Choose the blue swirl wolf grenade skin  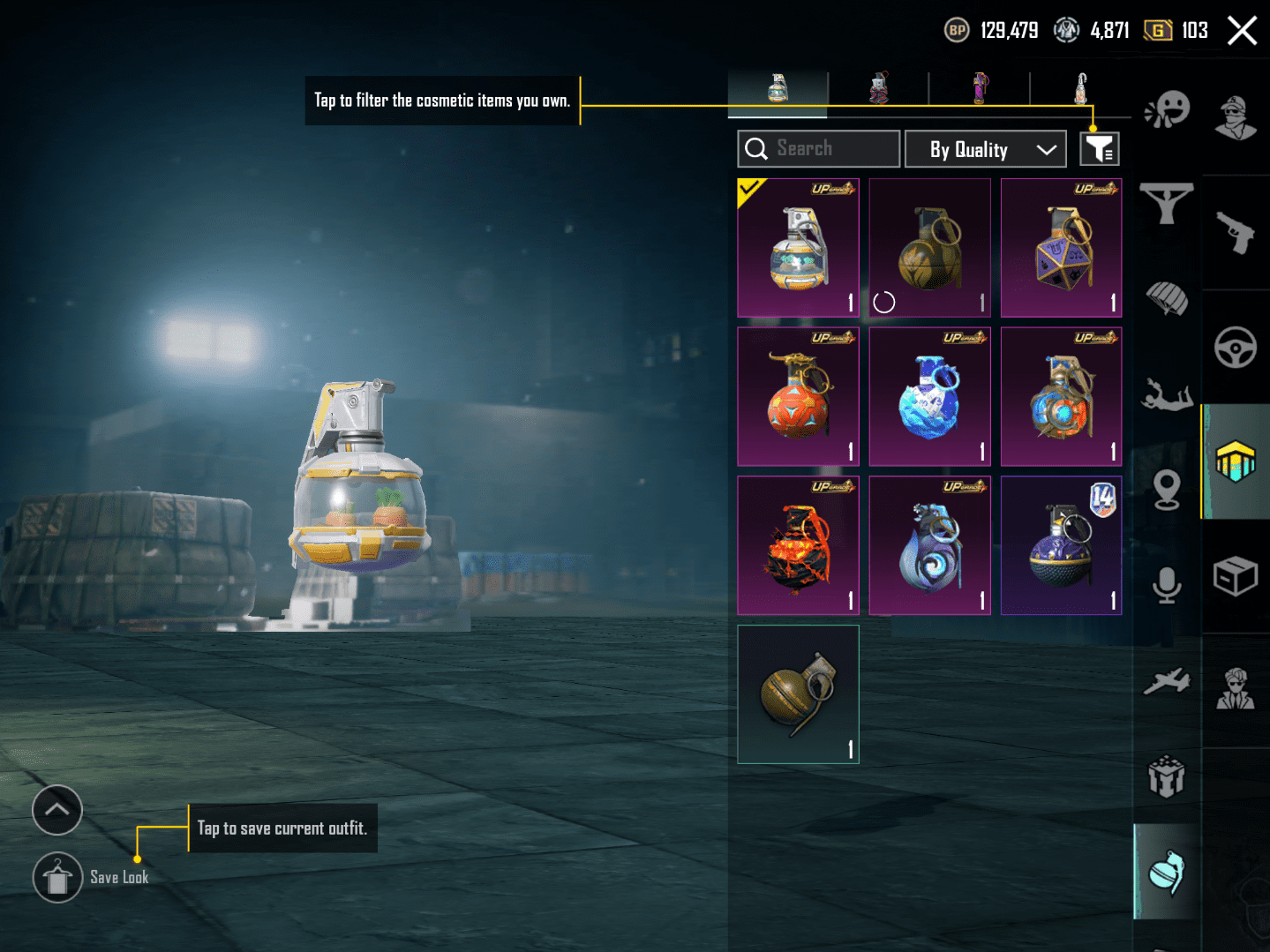tap(929, 546)
